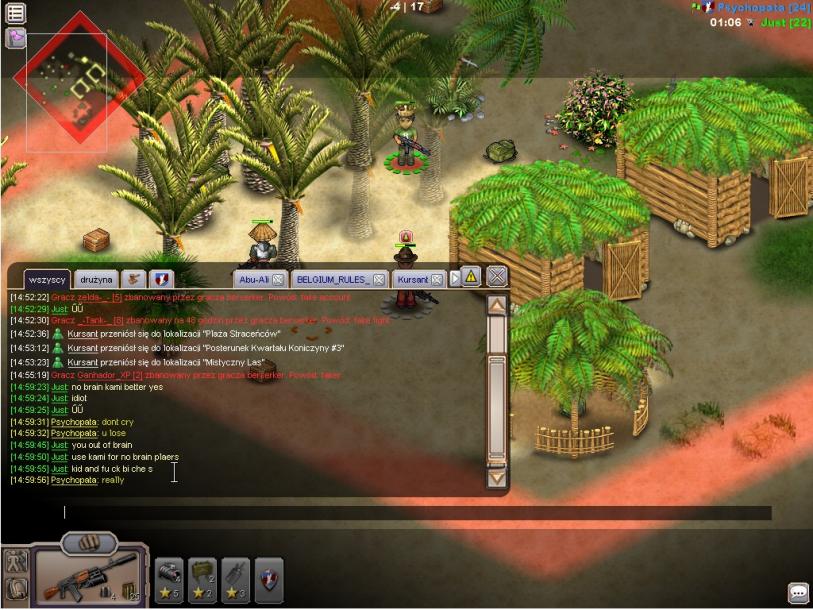Viewport: 813px width, 610px height.
Task: Toggle the speech bubble chat button
Action: 798,593
